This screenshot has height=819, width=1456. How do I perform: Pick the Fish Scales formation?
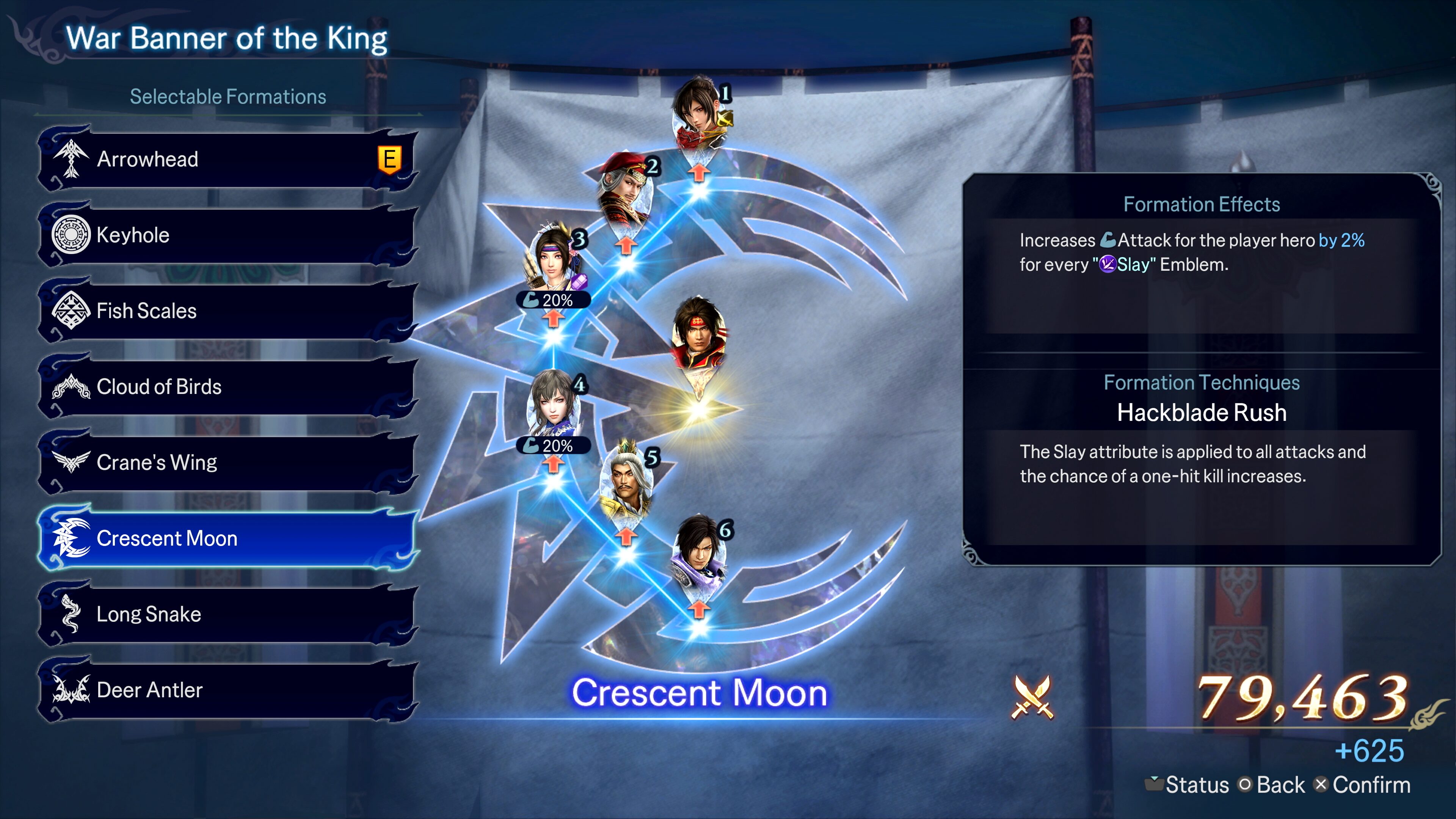[x=226, y=311]
